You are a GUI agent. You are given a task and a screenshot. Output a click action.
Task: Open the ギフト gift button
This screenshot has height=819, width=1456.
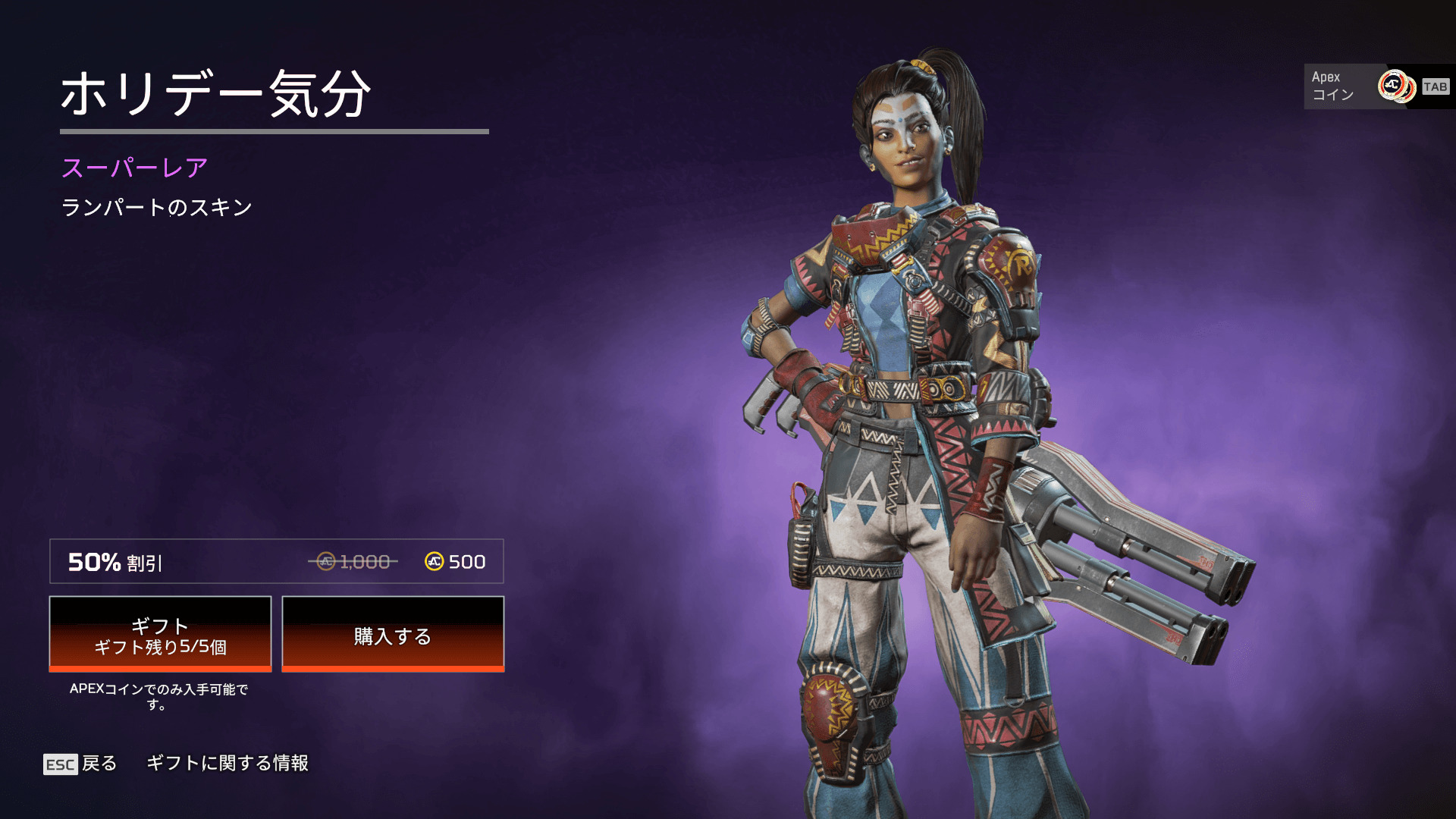point(160,634)
